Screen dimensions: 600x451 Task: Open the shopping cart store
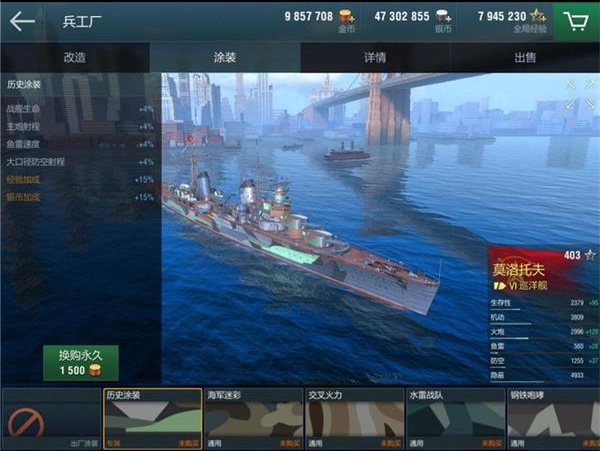(x=575, y=20)
